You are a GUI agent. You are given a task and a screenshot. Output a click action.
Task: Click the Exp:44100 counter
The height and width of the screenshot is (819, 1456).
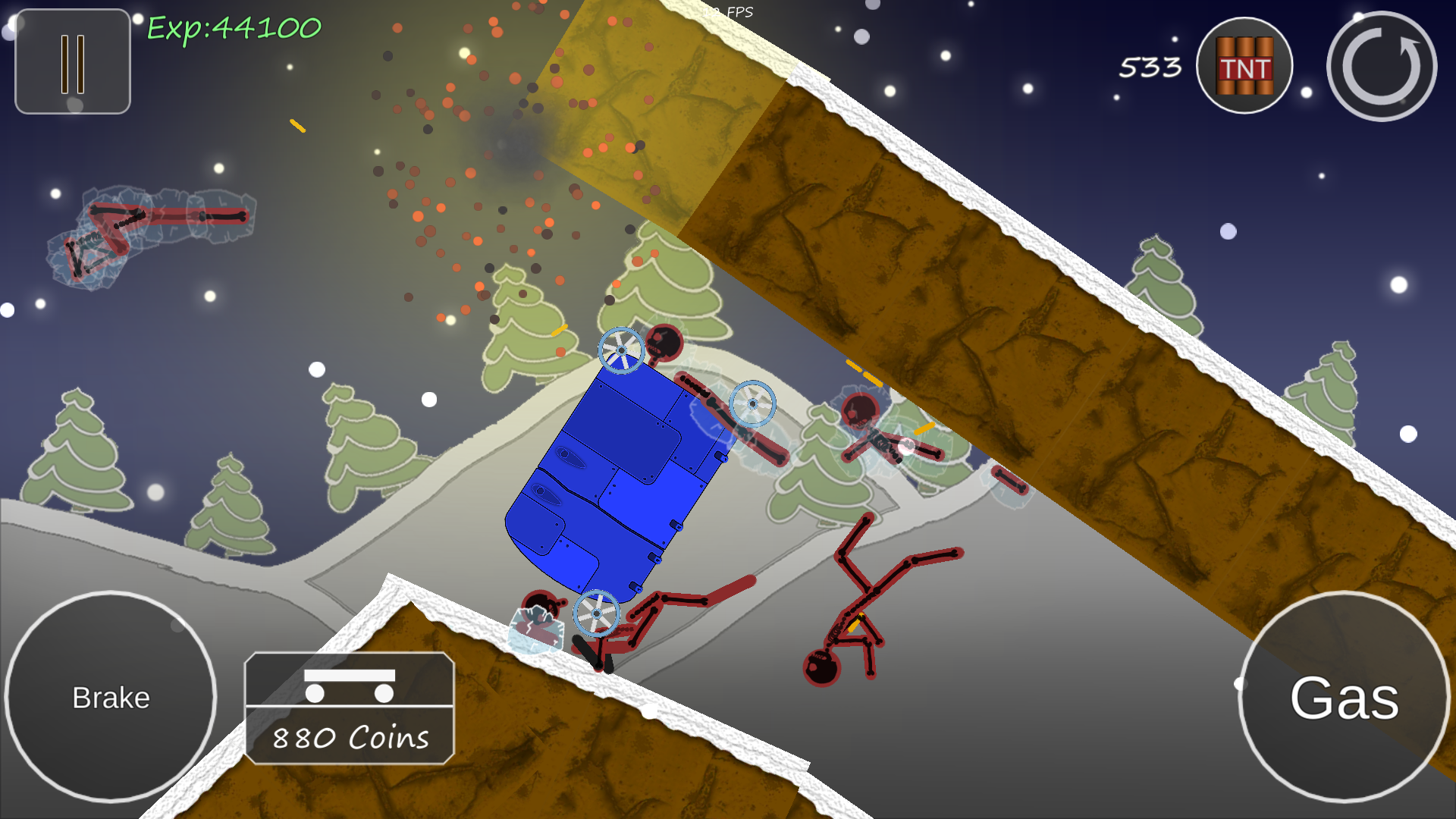tap(236, 29)
